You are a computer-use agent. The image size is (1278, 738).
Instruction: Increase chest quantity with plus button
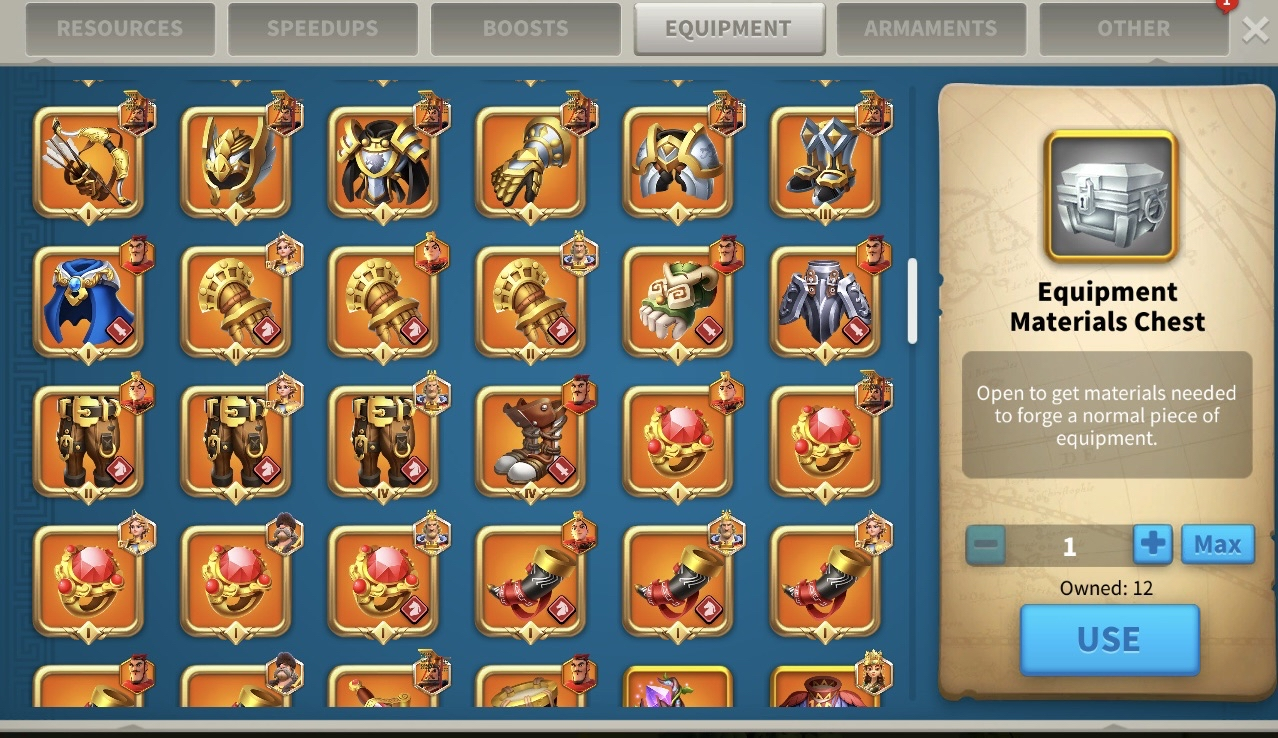[x=1152, y=545]
